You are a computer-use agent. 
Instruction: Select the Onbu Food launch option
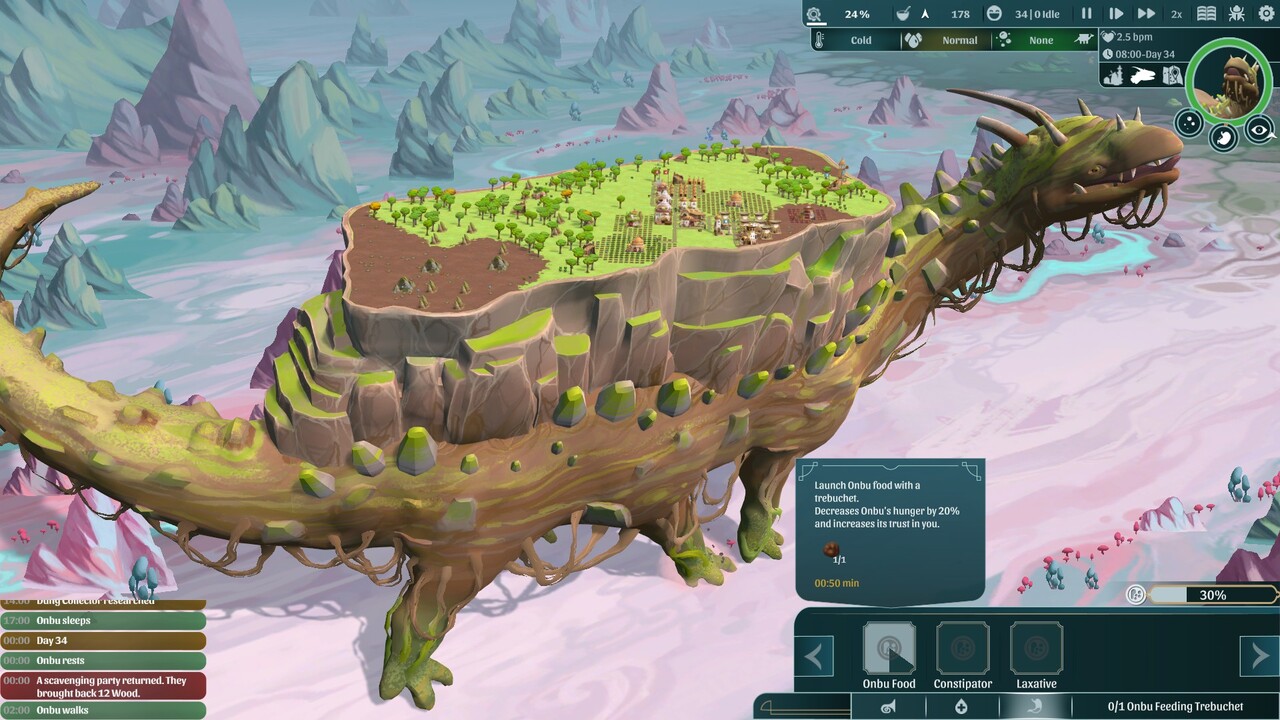pos(889,650)
